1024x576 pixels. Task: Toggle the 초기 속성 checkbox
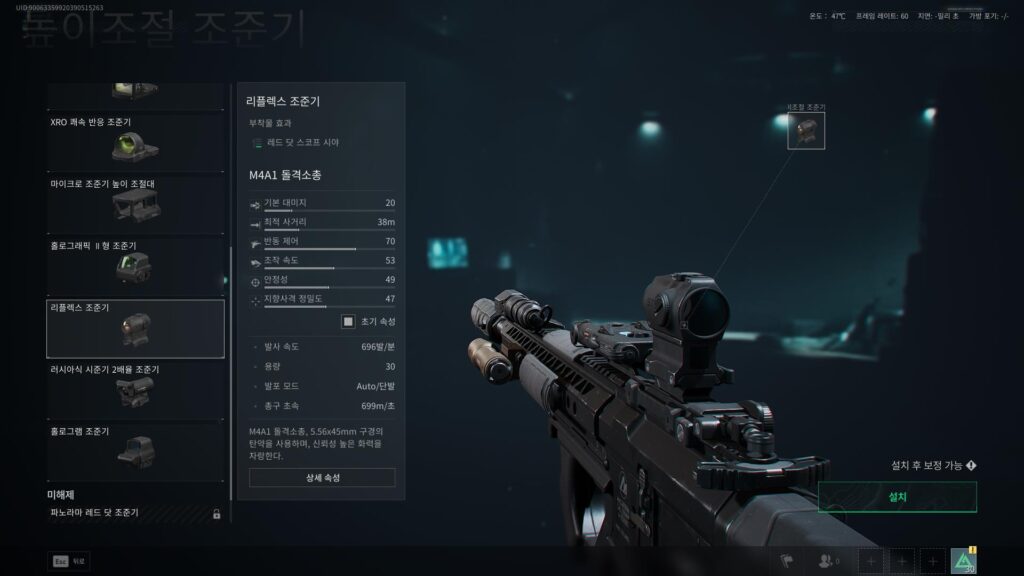coord(348,321)
